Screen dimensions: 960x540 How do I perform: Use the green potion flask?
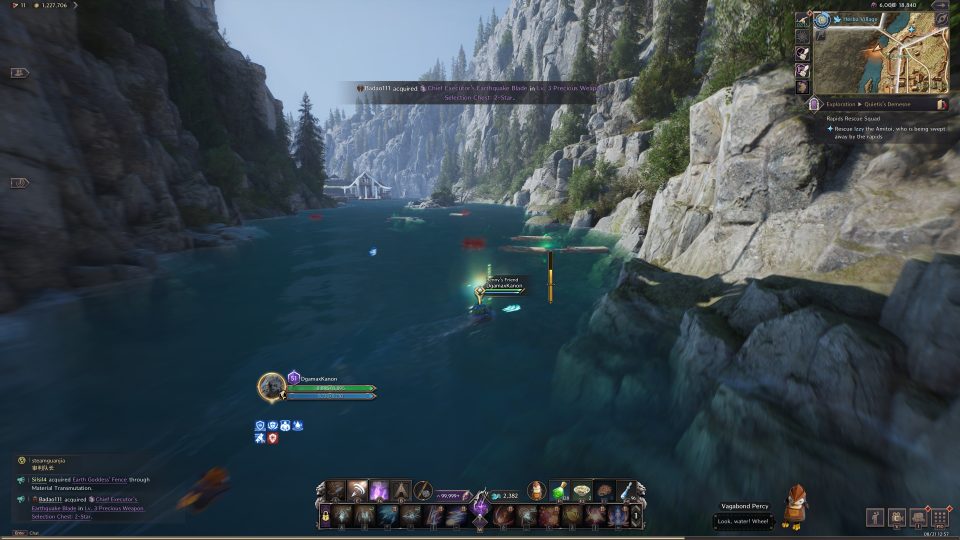[560, 491]
